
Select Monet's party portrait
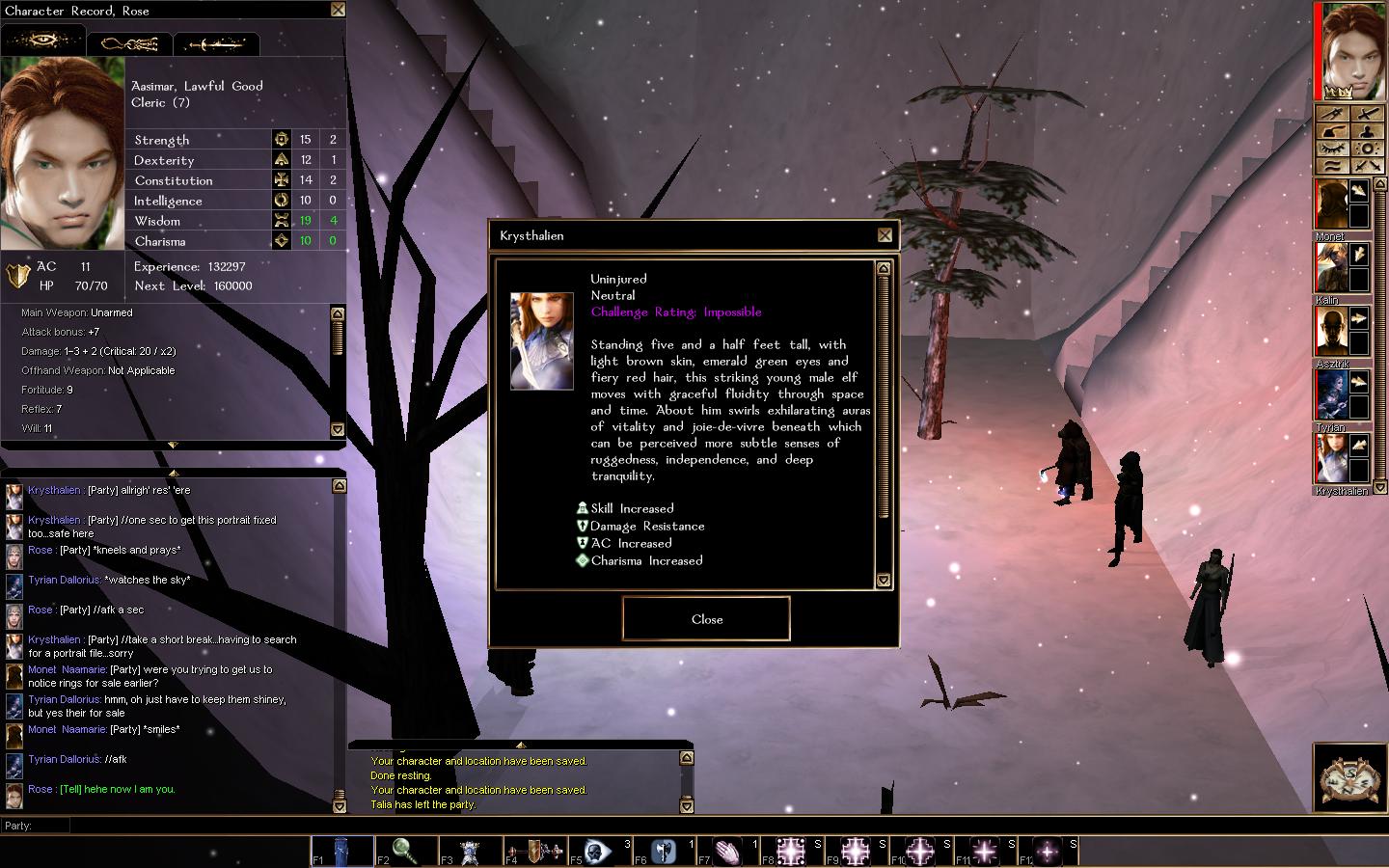tap(1331, 204)
